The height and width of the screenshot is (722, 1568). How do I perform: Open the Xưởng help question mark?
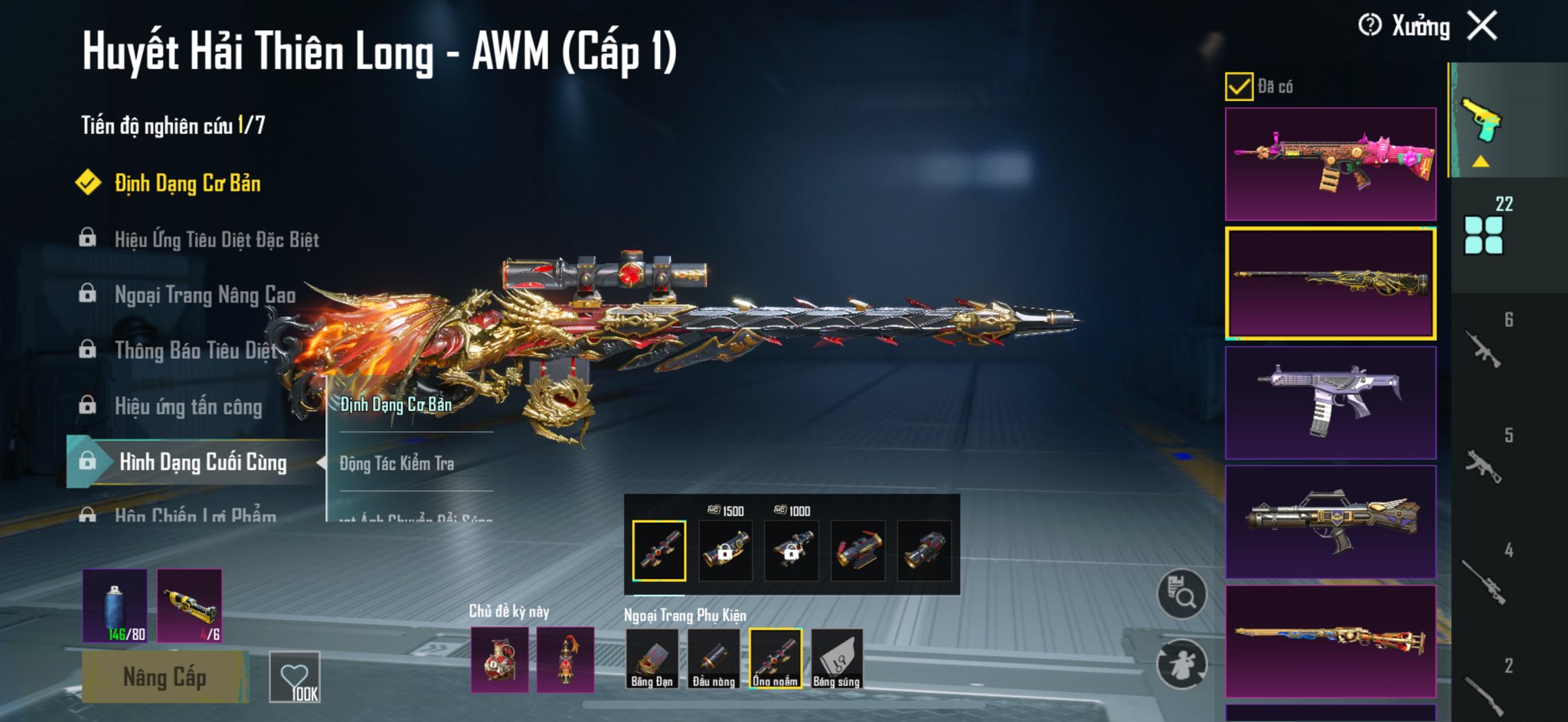(x=1370, y=25)
